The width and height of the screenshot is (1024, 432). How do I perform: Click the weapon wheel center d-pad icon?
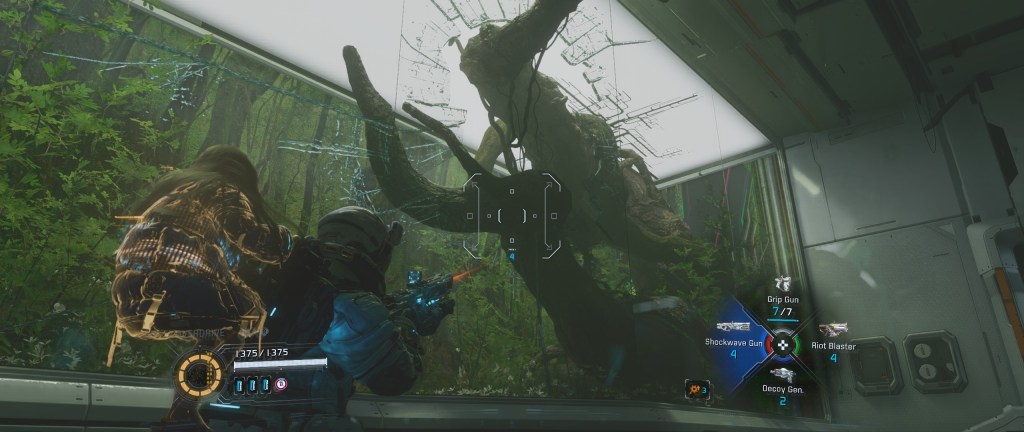click(783, 344)
